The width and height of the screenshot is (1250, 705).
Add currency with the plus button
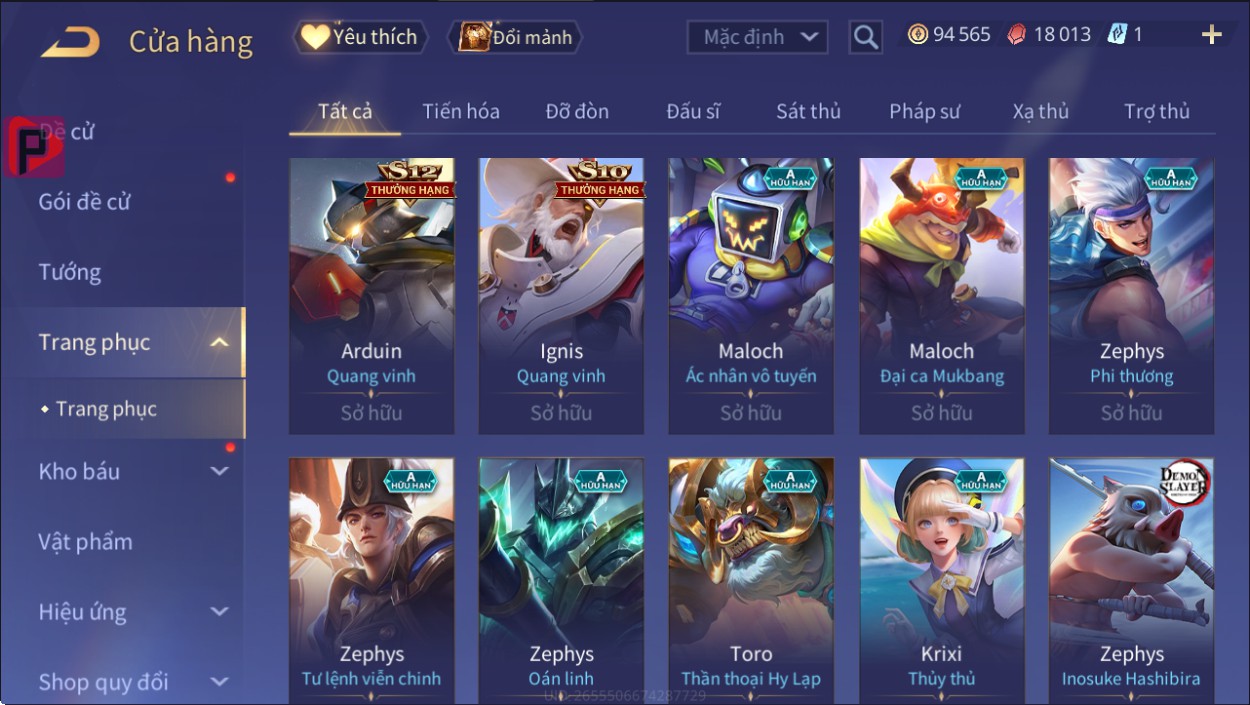[x=1211, y=36]
